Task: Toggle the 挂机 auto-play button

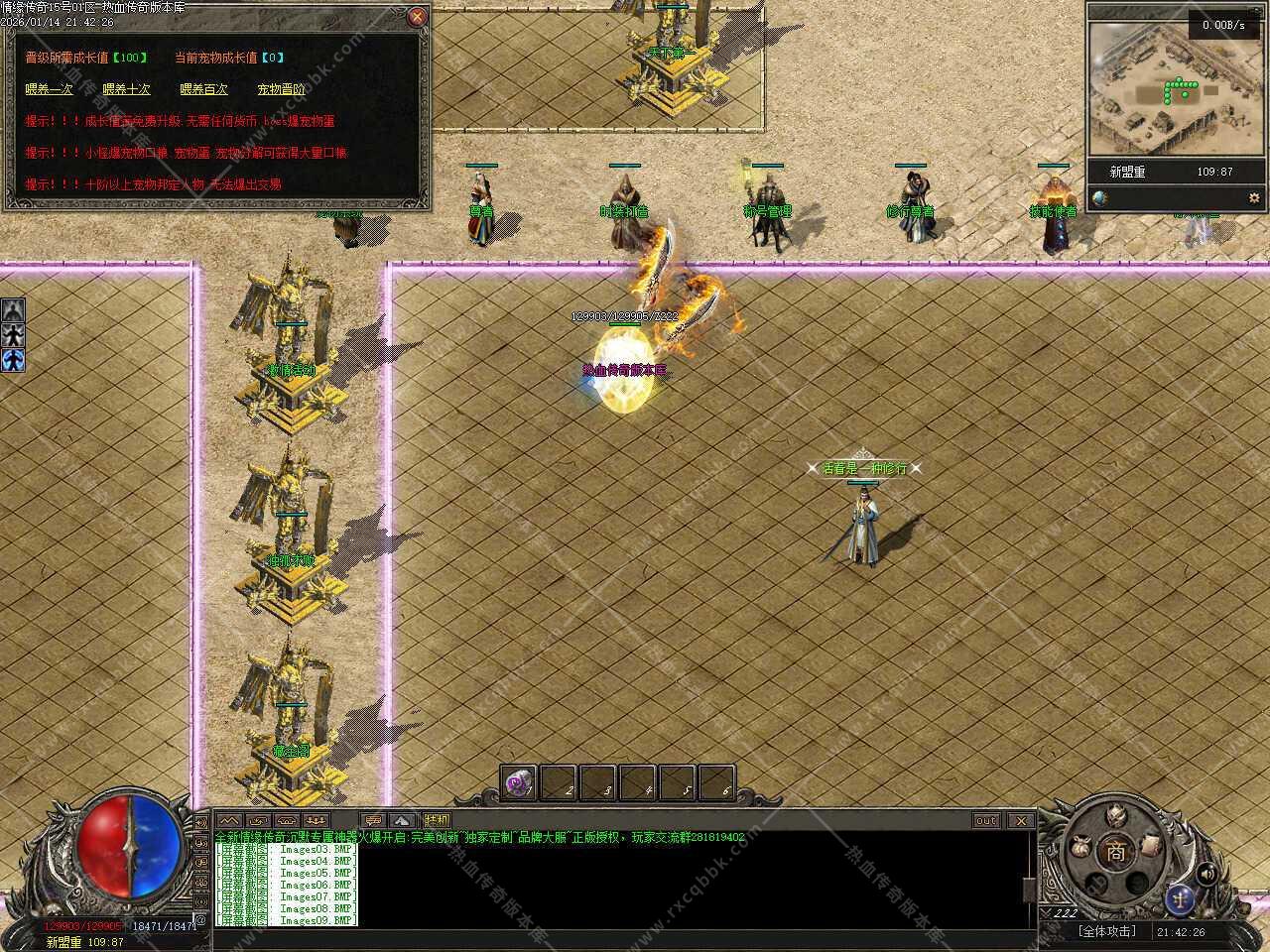Action: (x=436, y=820)
